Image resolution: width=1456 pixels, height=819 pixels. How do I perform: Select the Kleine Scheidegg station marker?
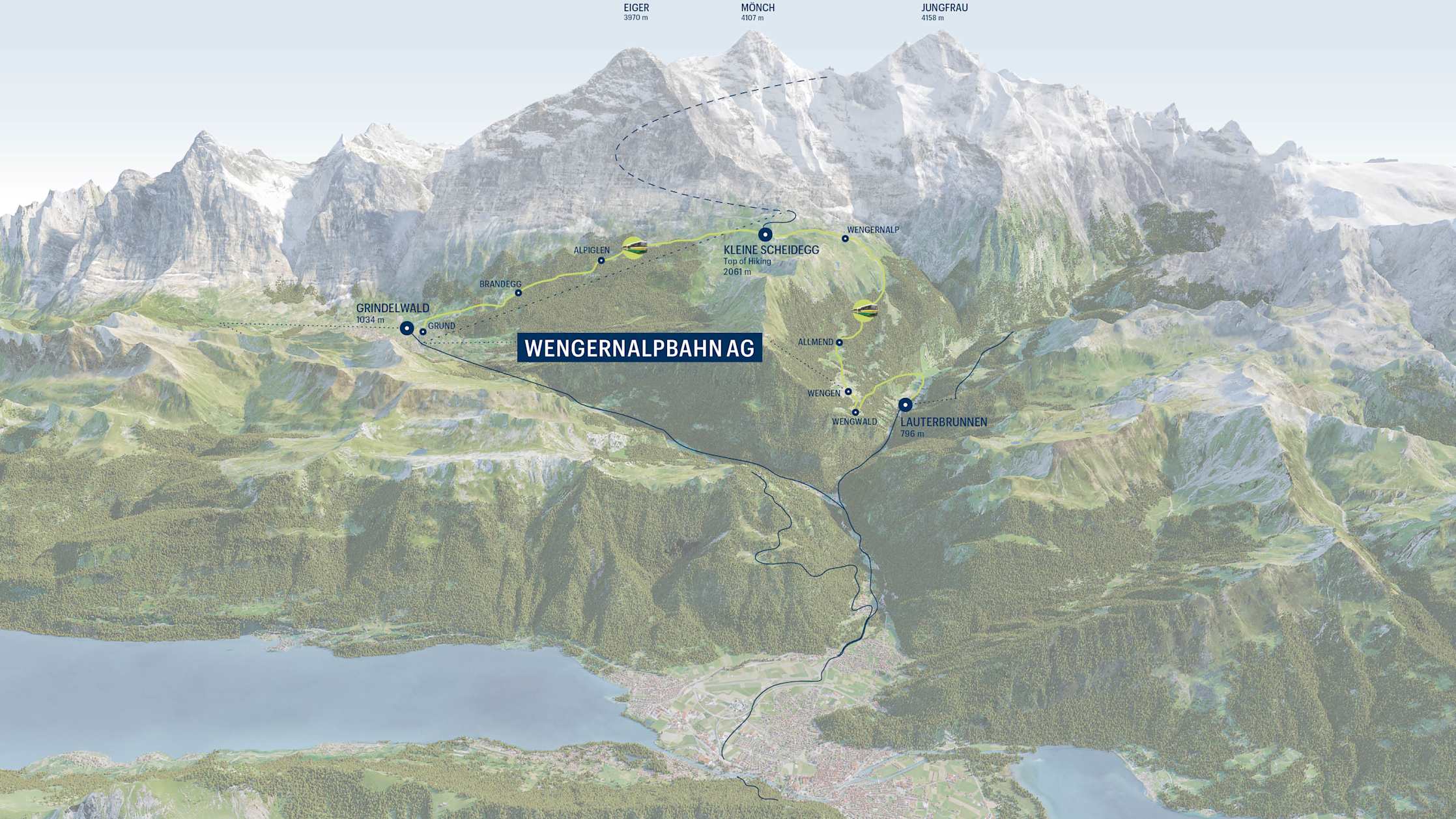[x=765, y=235]
